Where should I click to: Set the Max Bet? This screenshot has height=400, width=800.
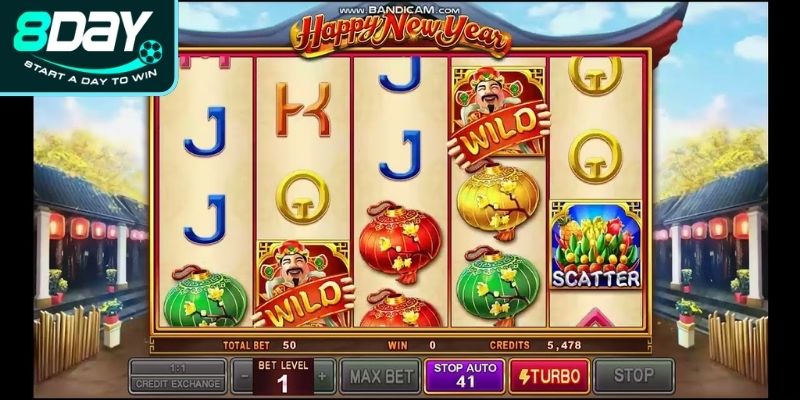[x=379, y=376]
